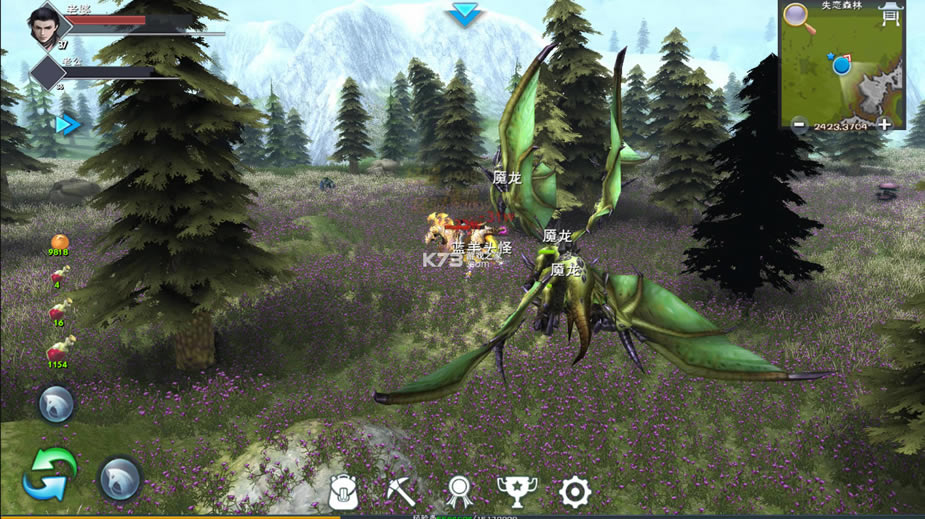Screen dimensions: 925x519
Task: Open the backpack inventory icon
Action: (x=345, y=490)
